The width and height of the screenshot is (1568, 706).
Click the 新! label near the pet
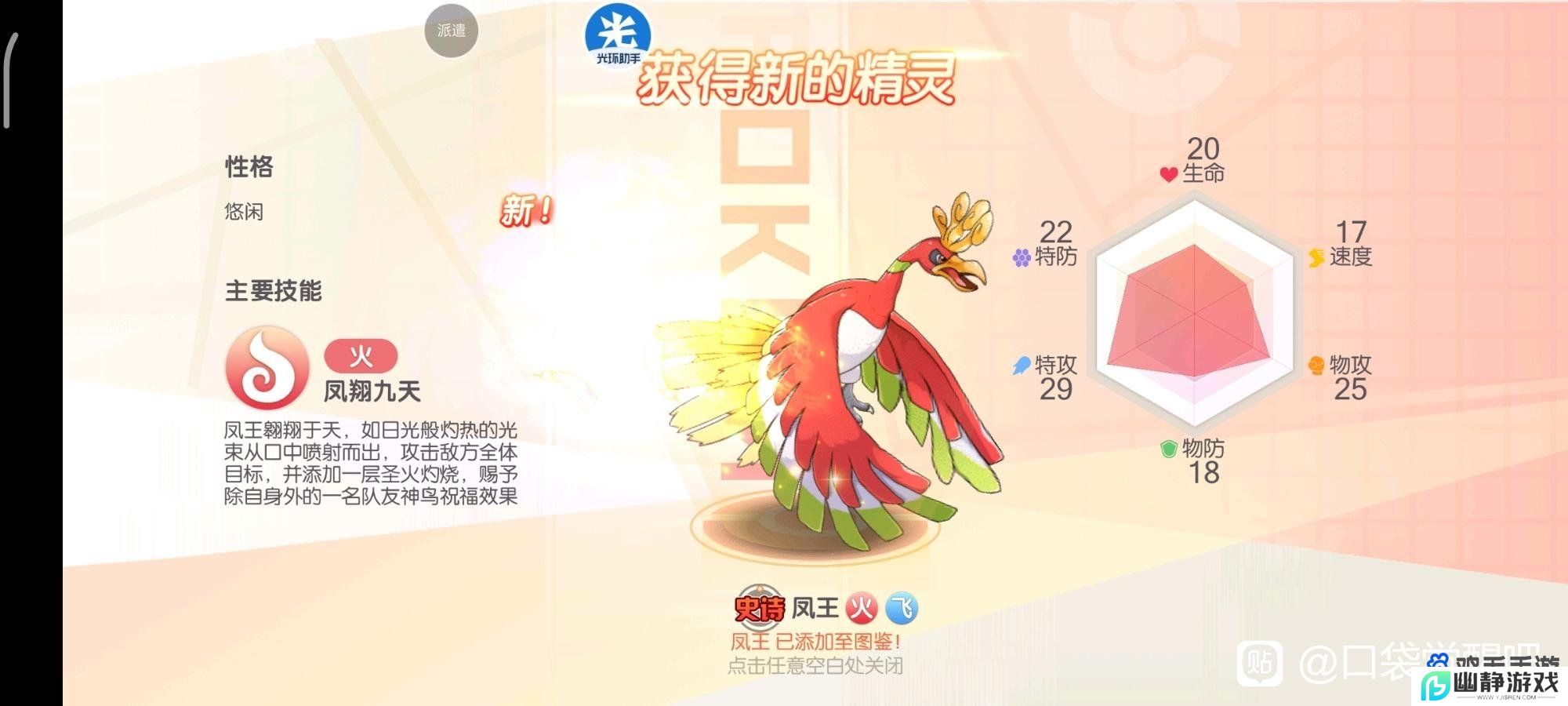pyautogui.click(x=527, y=209)
